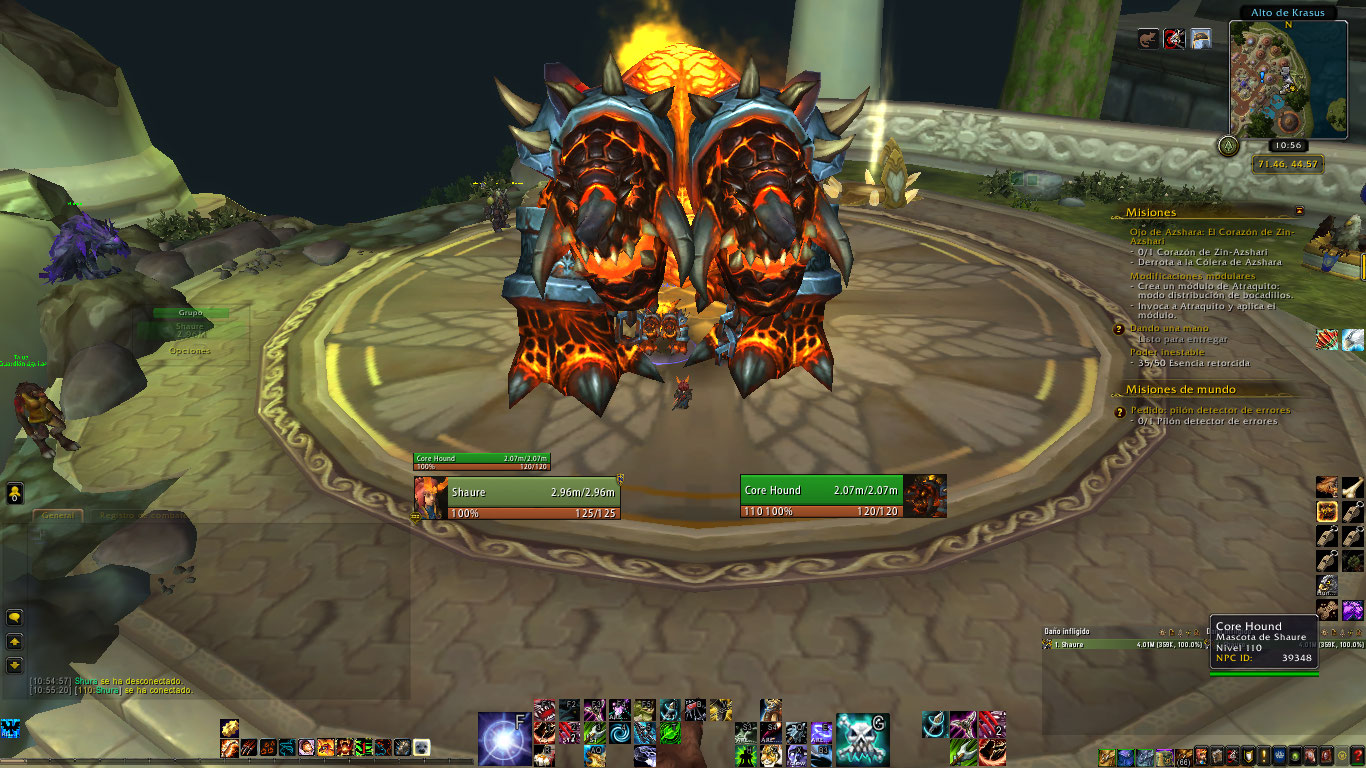Activate the white seal icon on the pet bar

coord(421,747)
